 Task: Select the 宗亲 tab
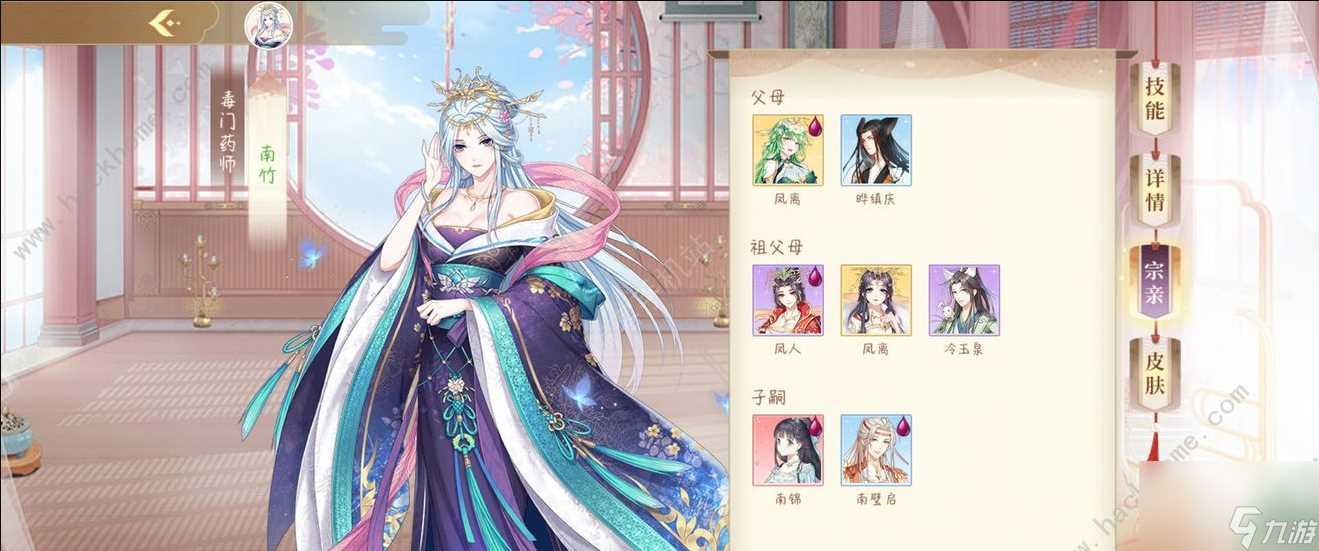click(x=1154, y=281)
